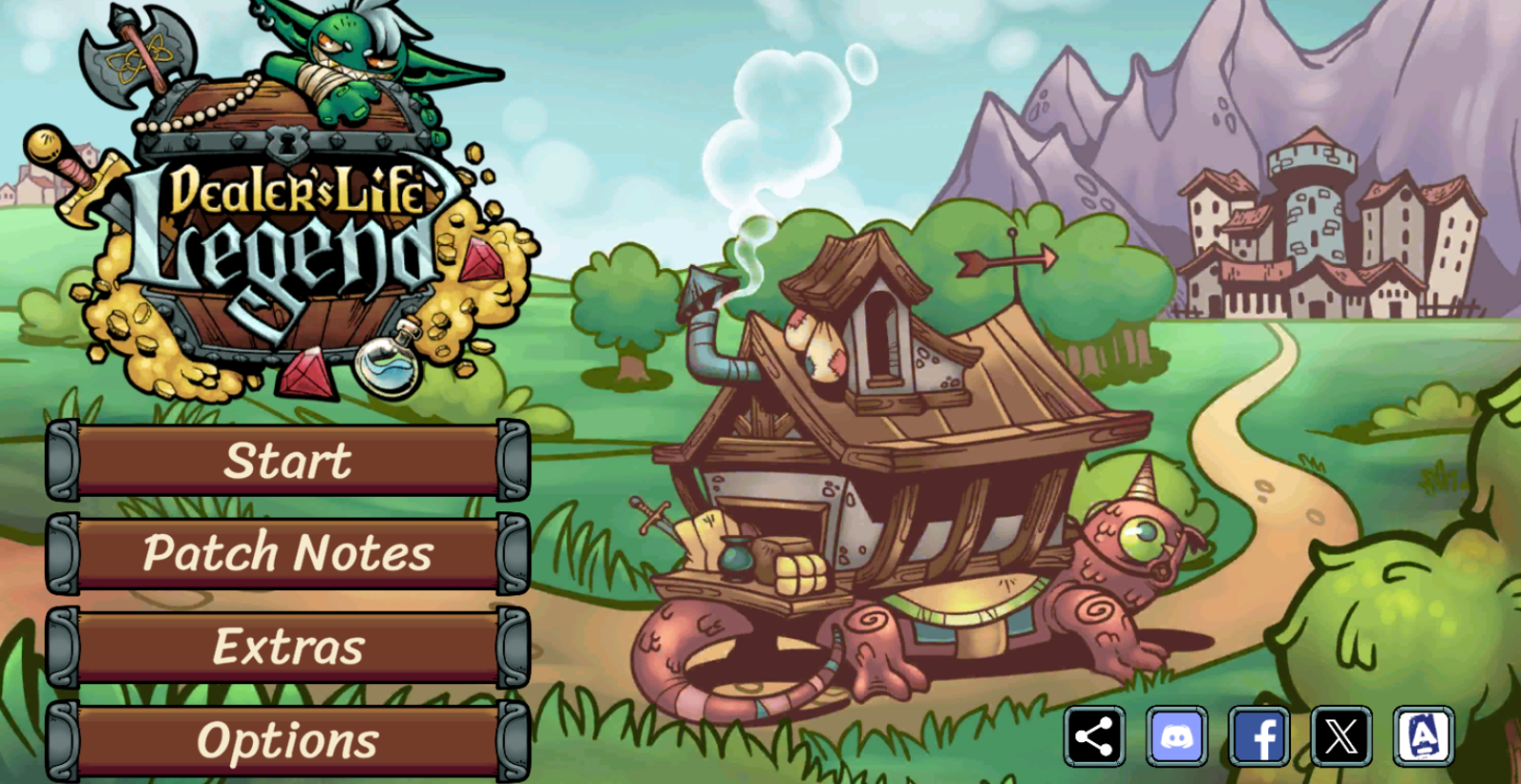Open the Patch Notes
Screen dimensions: 1521x784
[x=288, y=553]
